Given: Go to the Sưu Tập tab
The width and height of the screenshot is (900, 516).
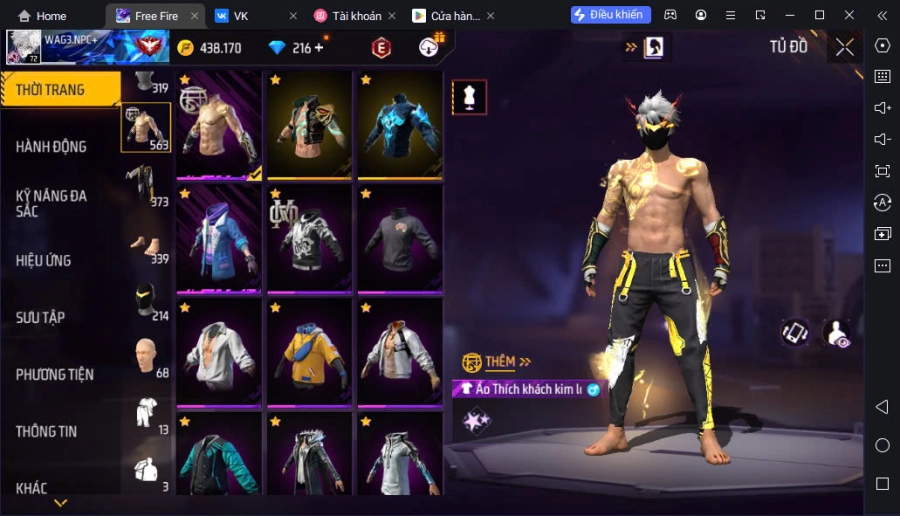Looking at the screenshot, I should [41, 318].
